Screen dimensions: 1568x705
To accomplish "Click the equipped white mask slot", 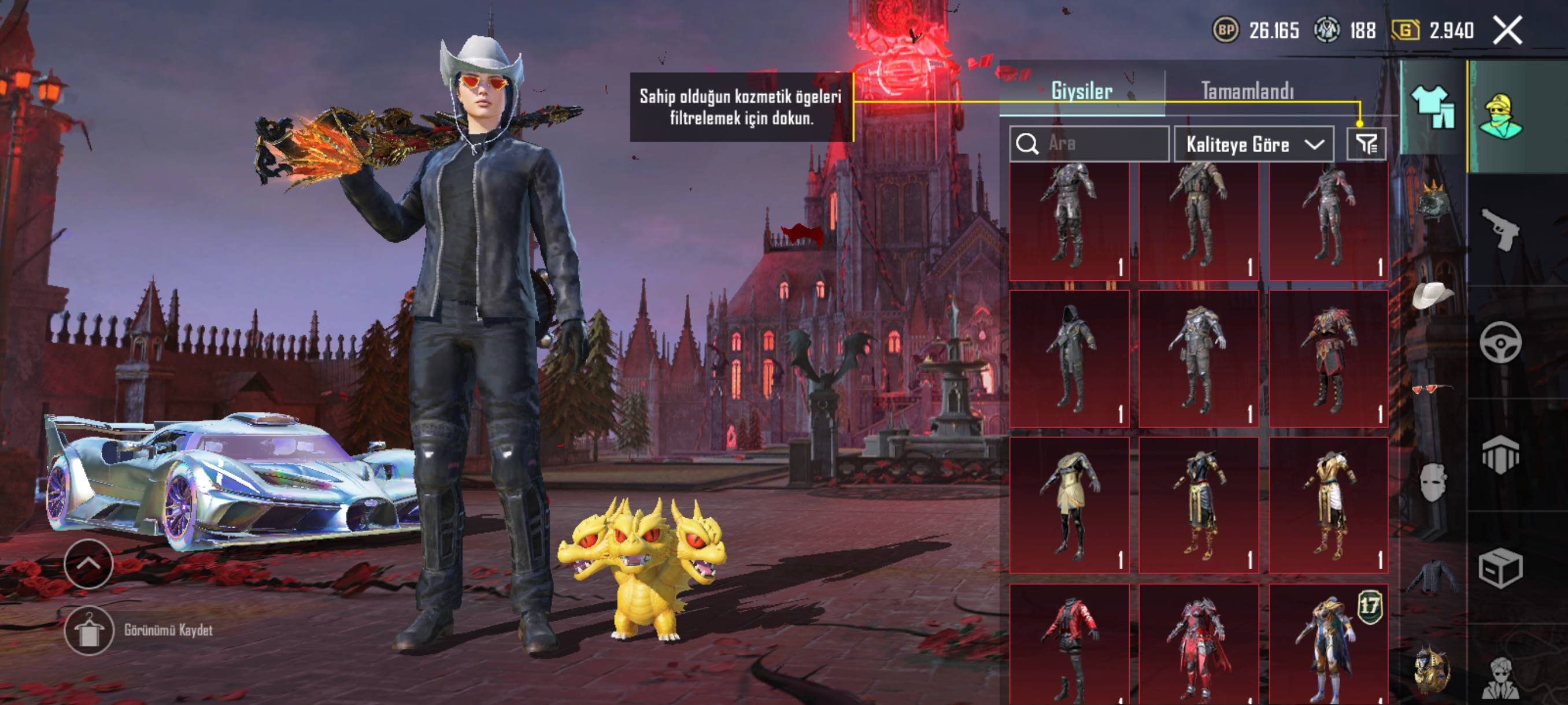I will 1432,483.
